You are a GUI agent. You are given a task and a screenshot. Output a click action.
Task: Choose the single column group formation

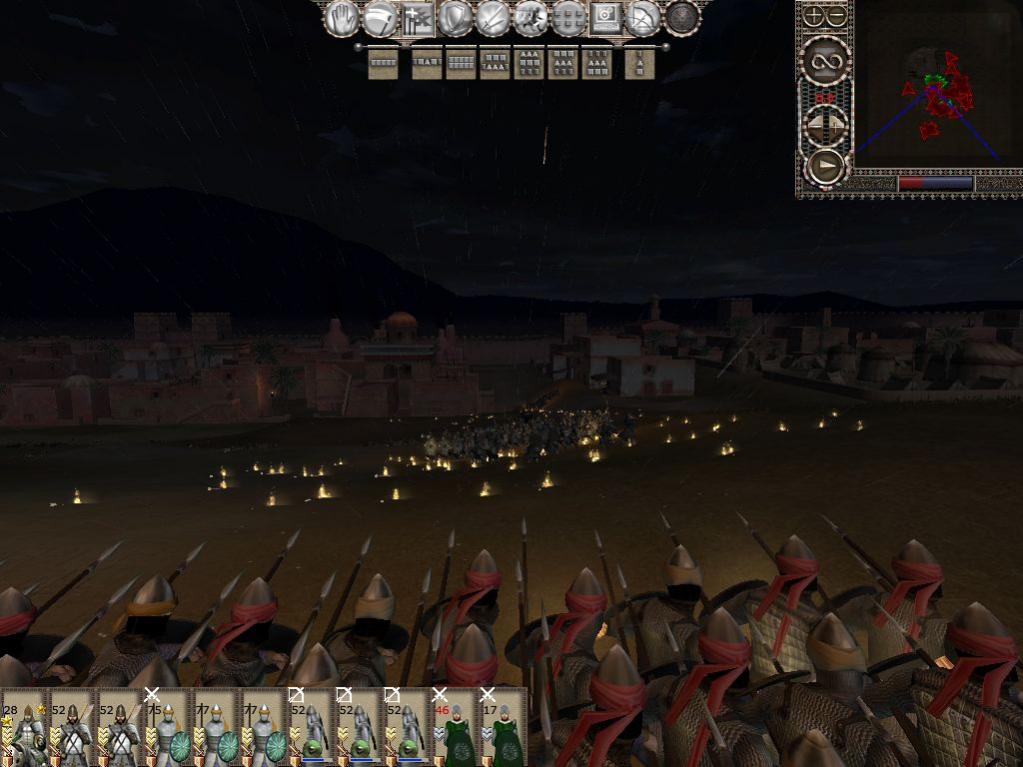point(639,63)
